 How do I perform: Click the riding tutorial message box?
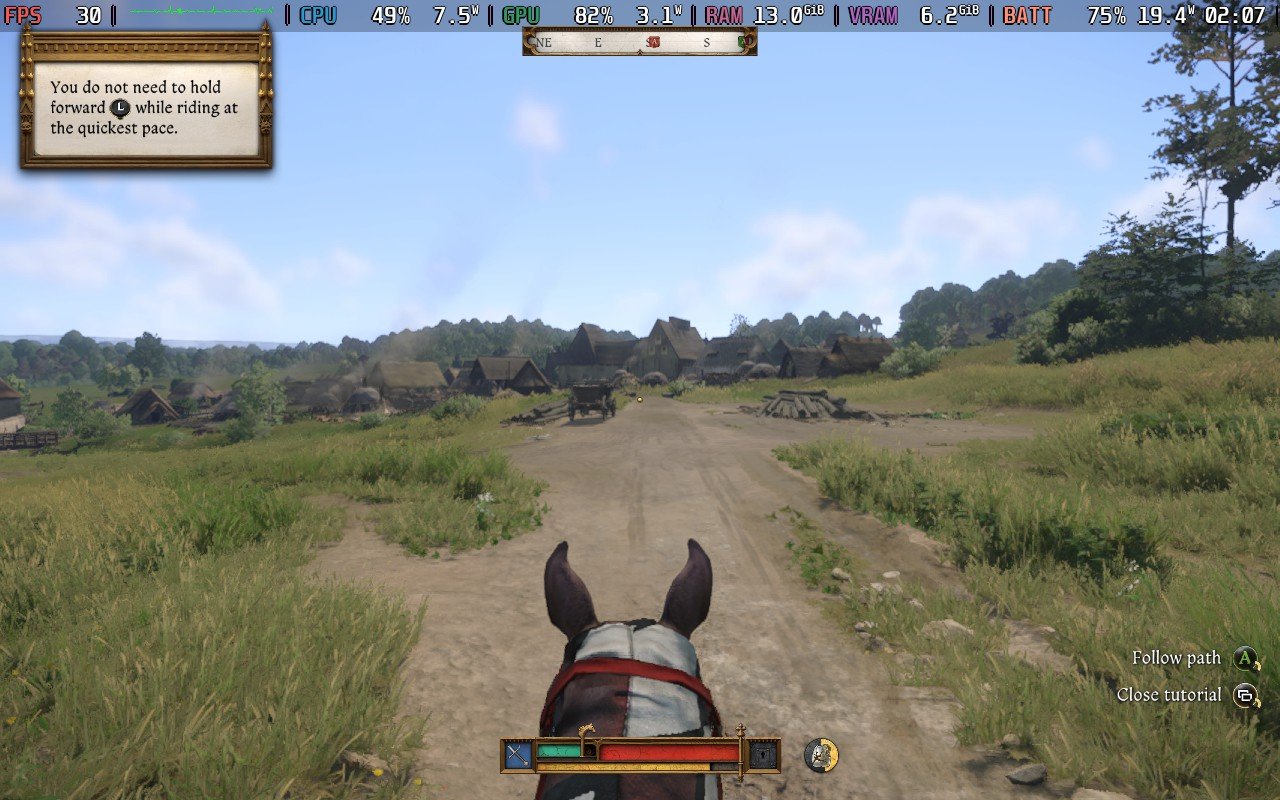[x=146, y=108]
